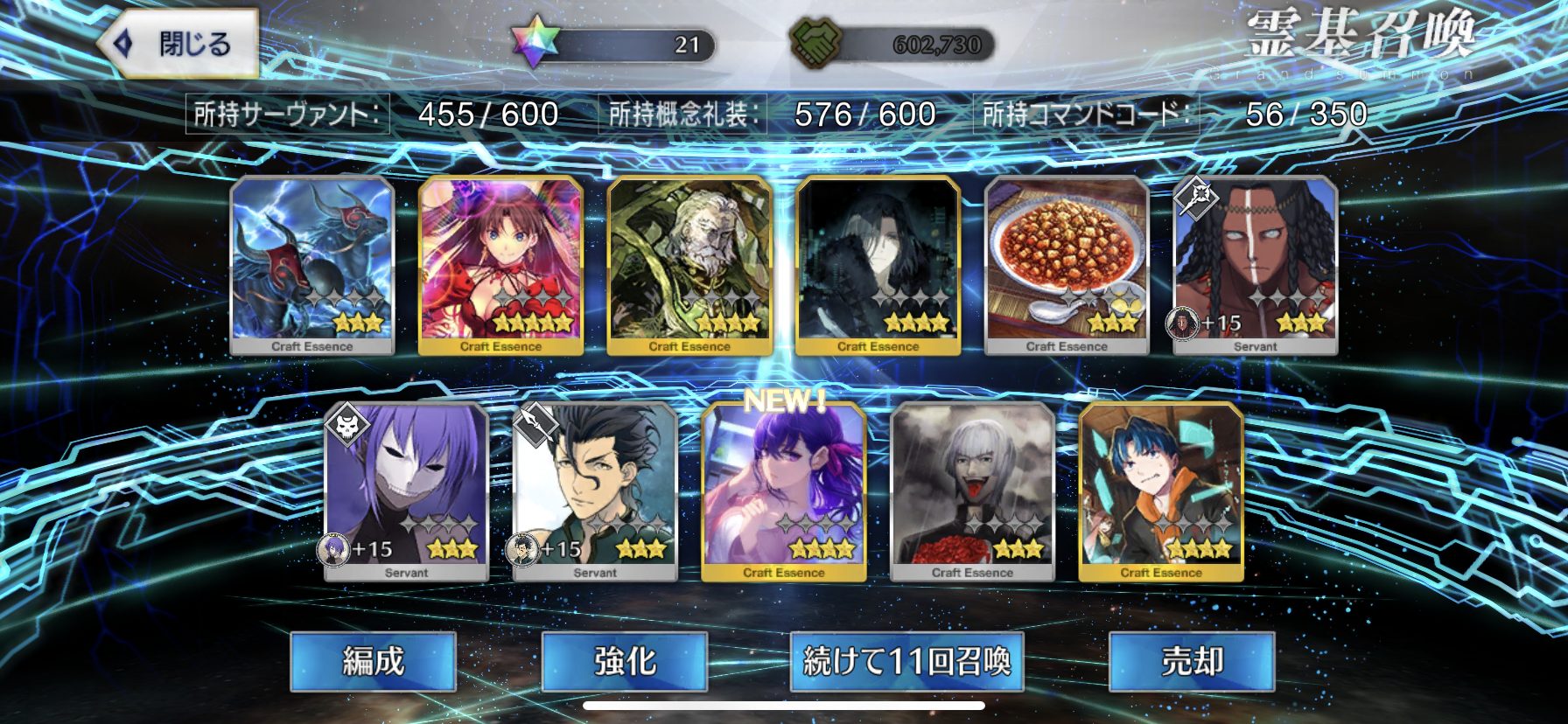View the skull-masked purple-haired Servant card
Viewport: 1568px width, 724px height.
click(x=406, y=491)
